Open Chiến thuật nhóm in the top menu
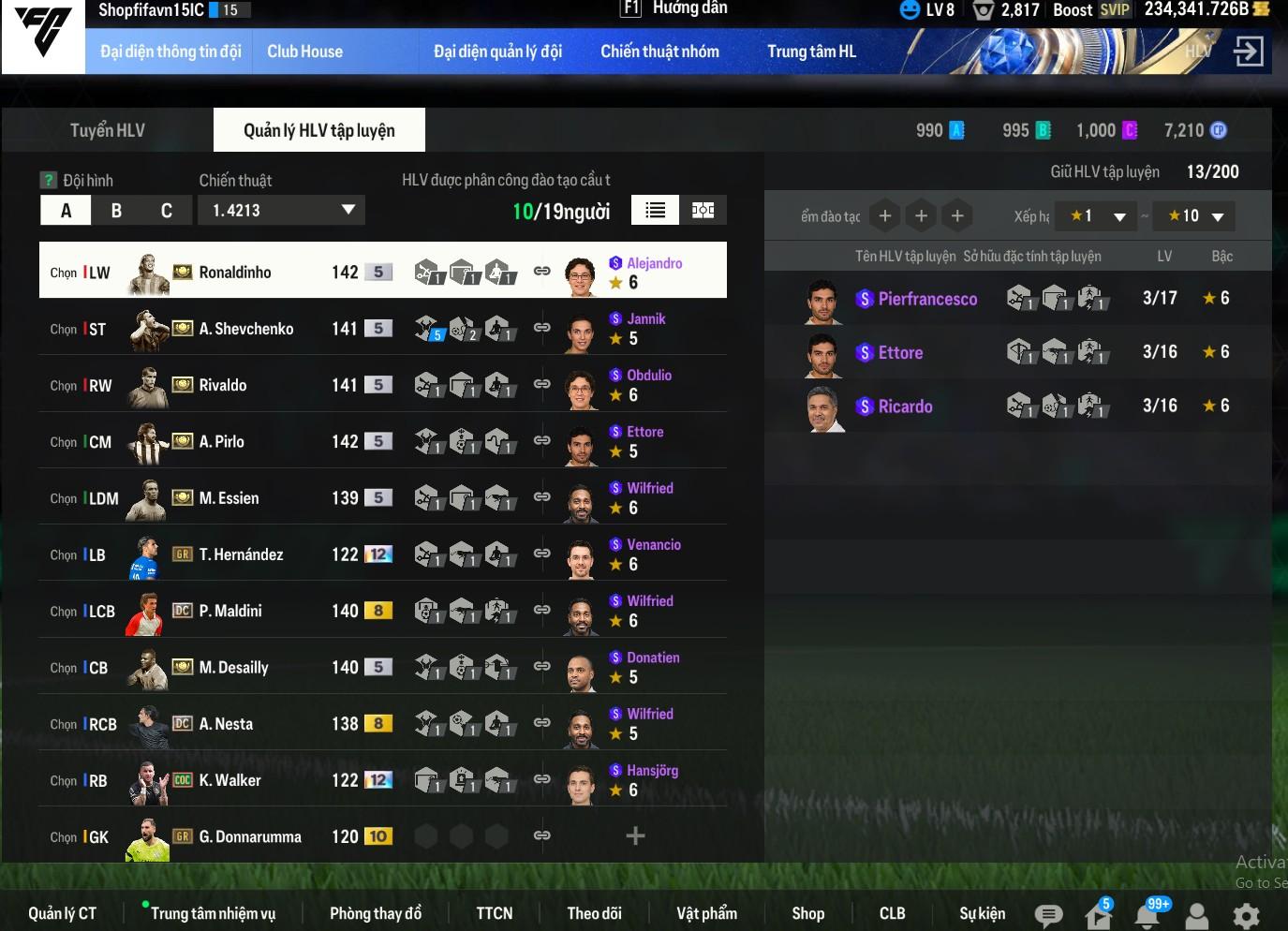 pyautogui.click(x=659, y=52)
